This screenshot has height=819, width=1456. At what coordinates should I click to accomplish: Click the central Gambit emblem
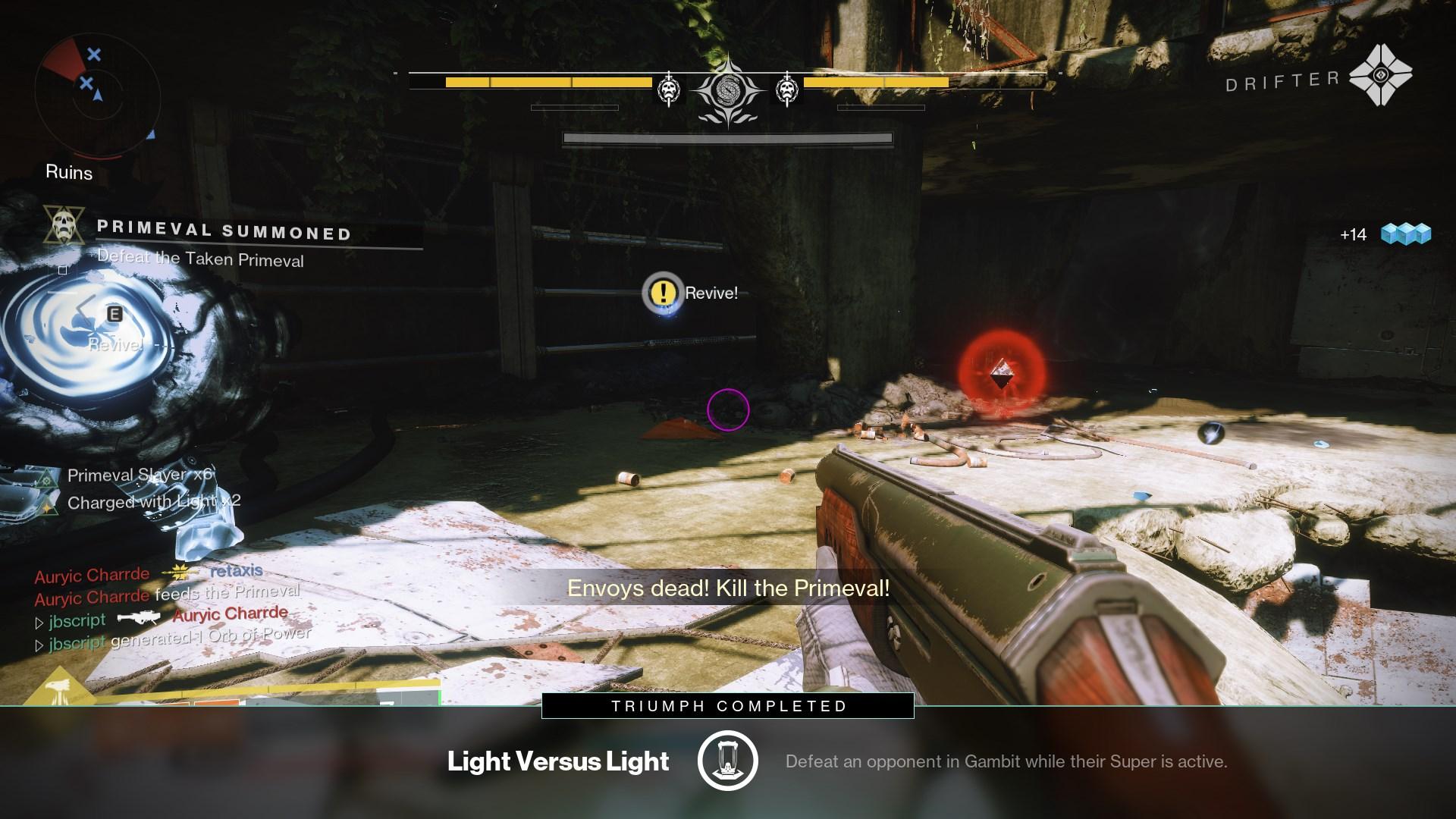pos(728,91)
